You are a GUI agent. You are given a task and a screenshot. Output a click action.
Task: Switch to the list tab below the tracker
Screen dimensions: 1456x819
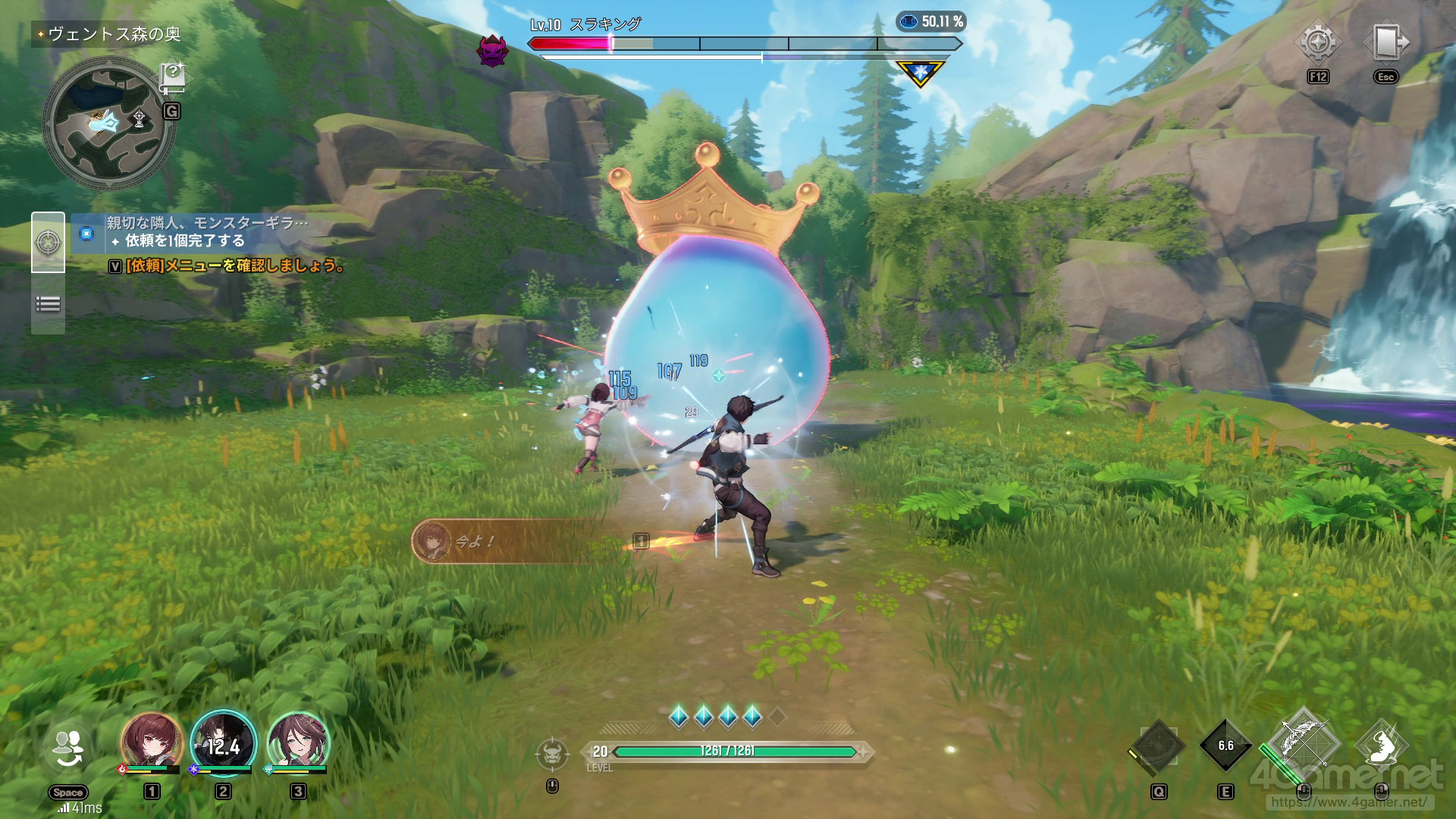tap(48, 305)
